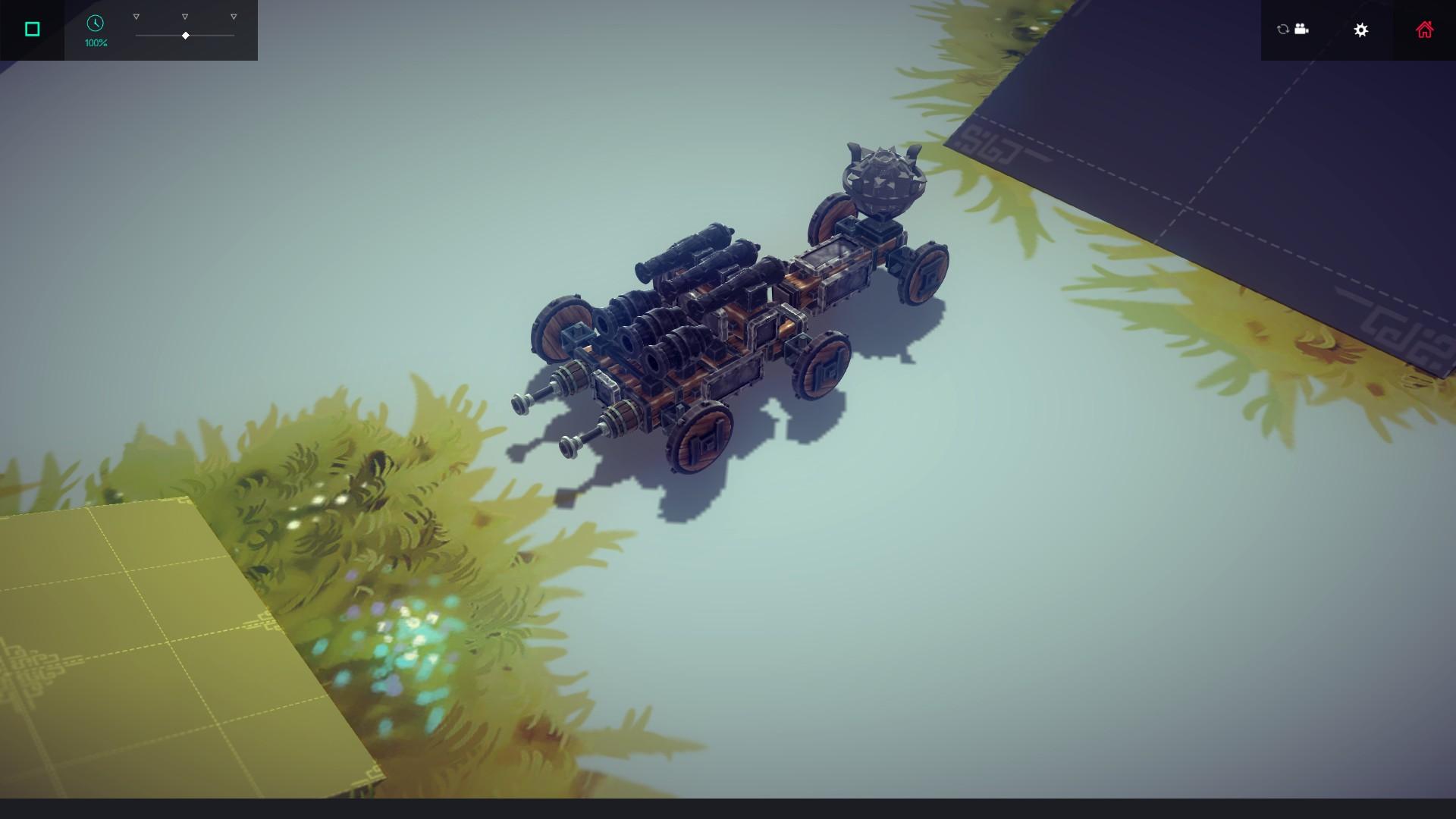
Task: Click the teal clock time-scale icon
Action: click(x=96, y=24)
